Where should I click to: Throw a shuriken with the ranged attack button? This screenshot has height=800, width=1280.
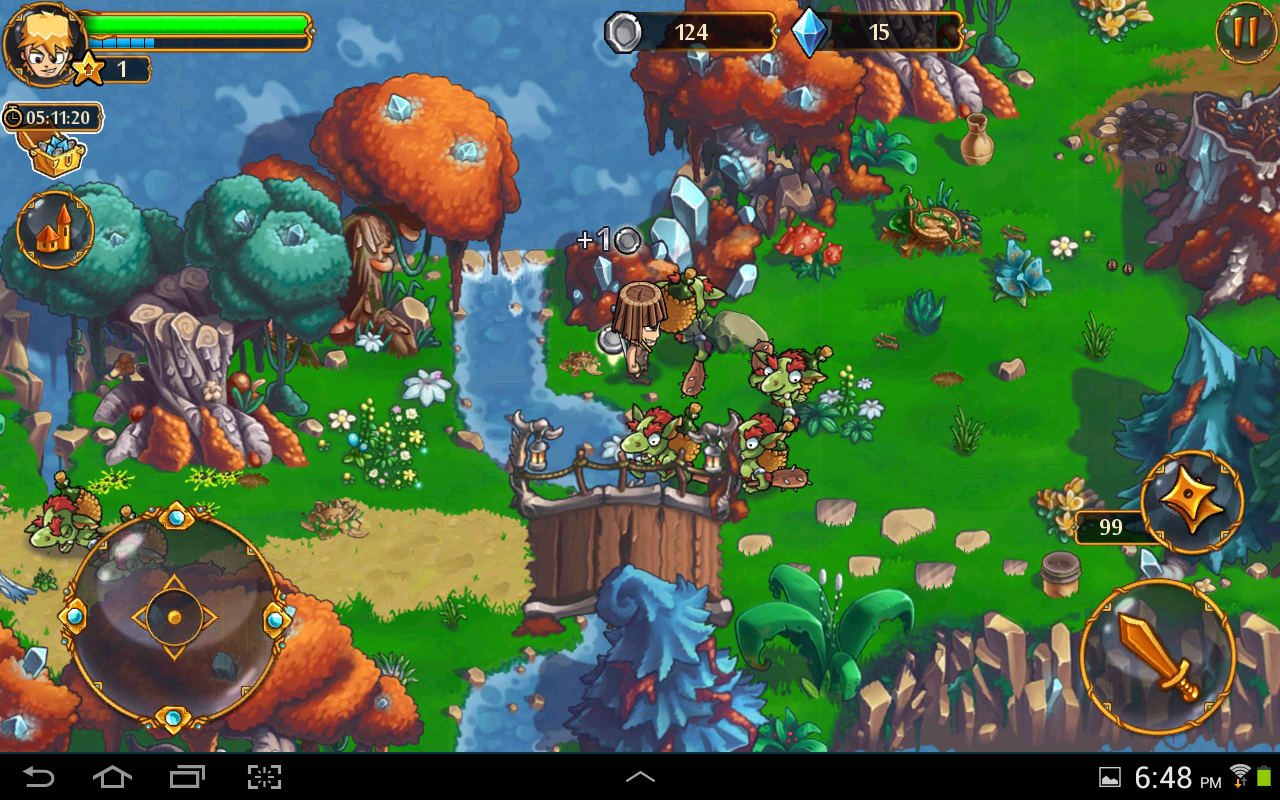coord(1192,502)
